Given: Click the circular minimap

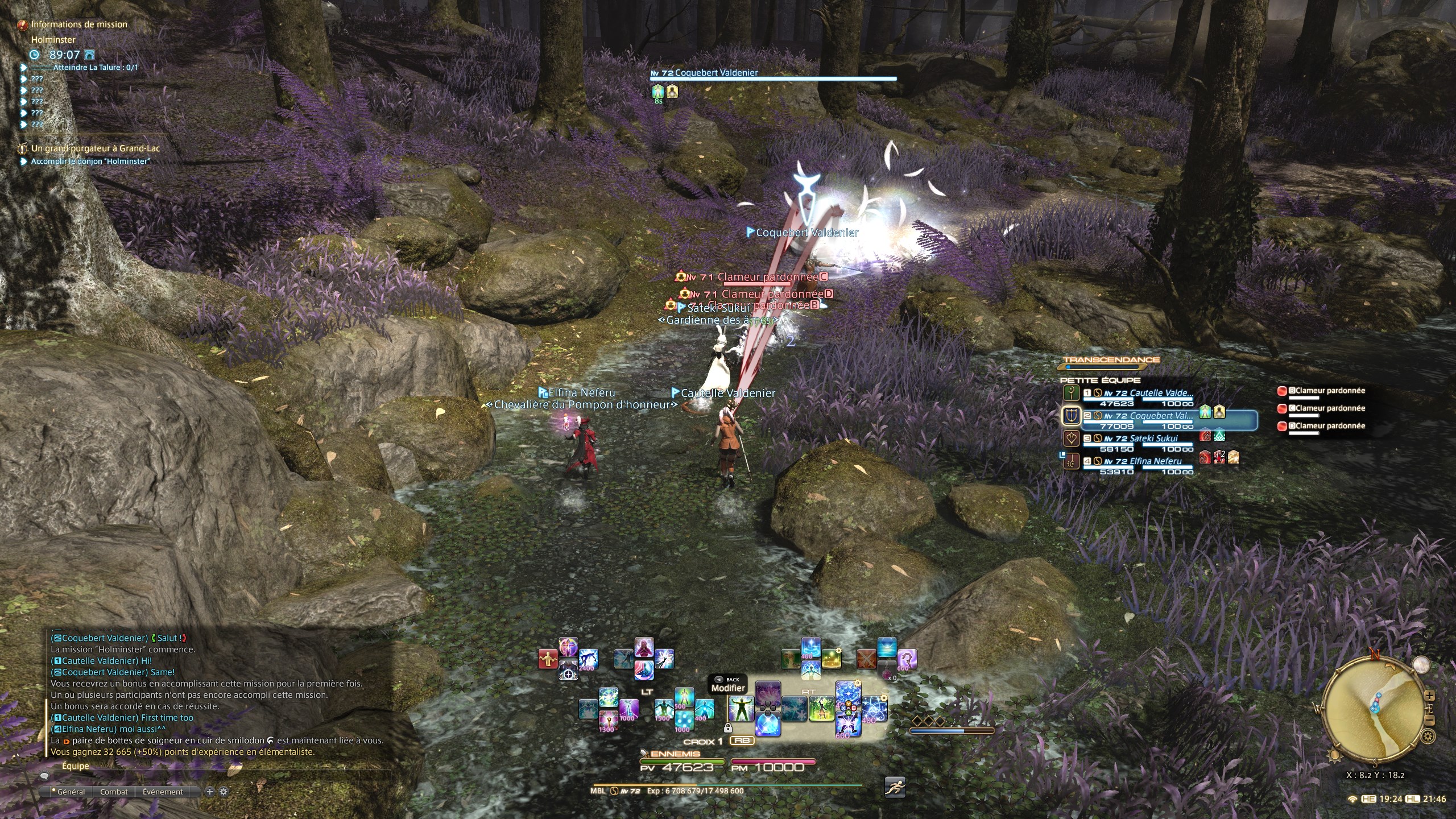Looking at the screenshot, I should point(1375,711).
